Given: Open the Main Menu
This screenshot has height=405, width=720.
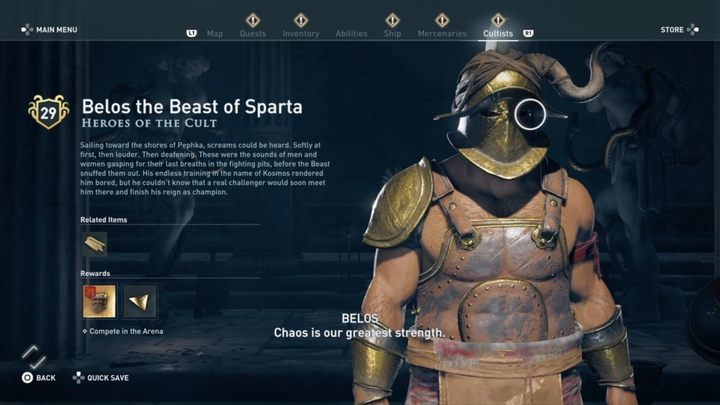Looking at the screenshot, I should pos(50,30).
